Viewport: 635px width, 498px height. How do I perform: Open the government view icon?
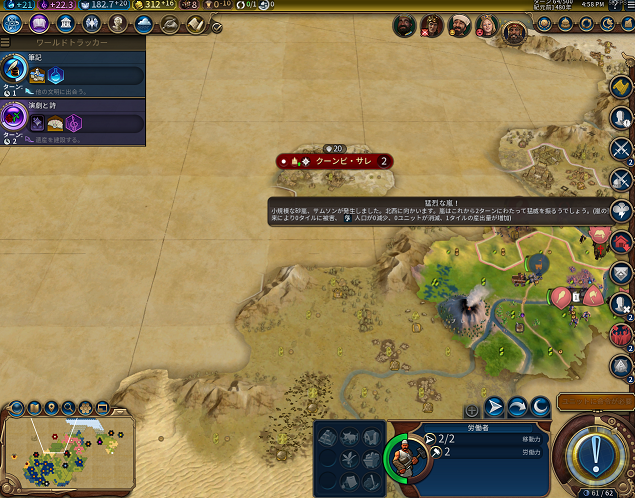coord(66,23)
